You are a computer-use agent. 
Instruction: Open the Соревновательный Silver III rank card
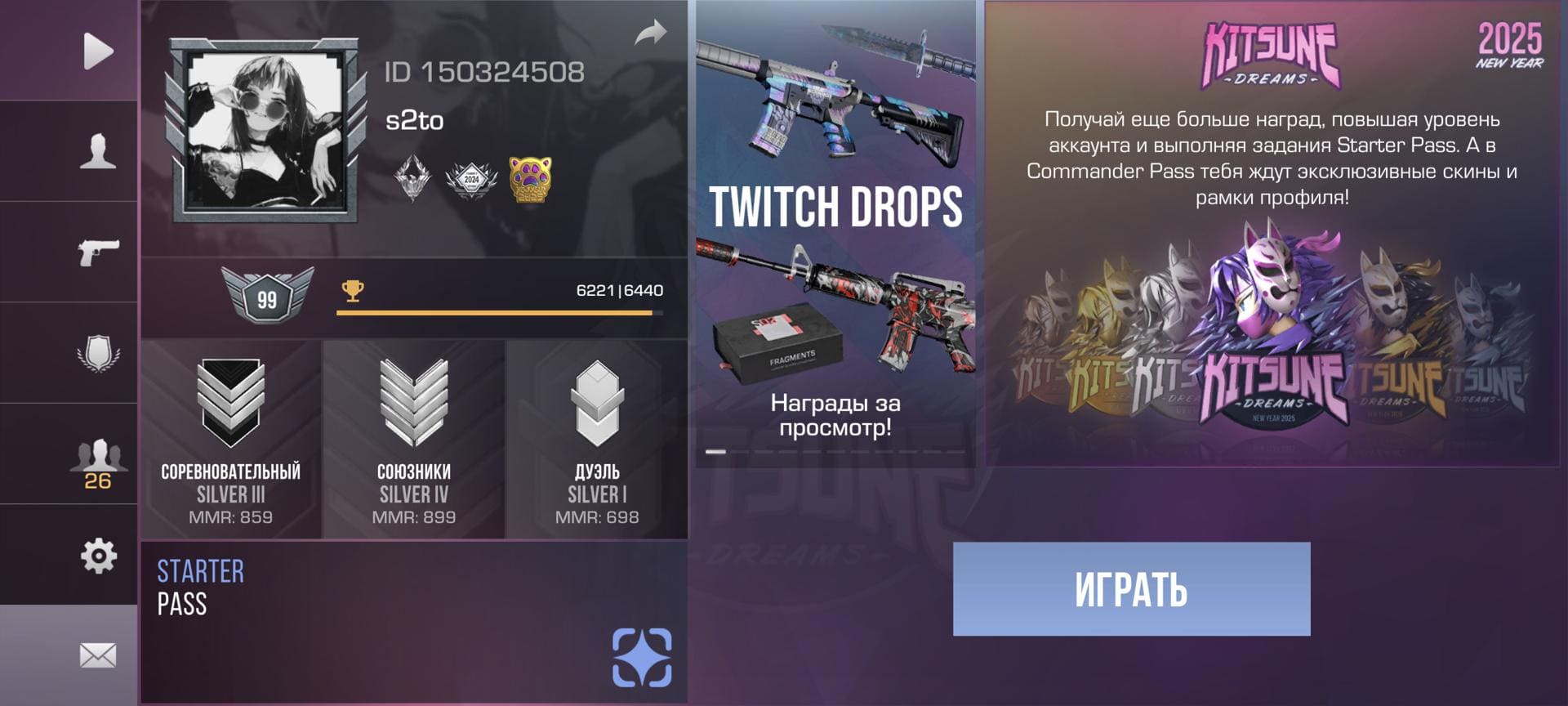coord(231,440)
